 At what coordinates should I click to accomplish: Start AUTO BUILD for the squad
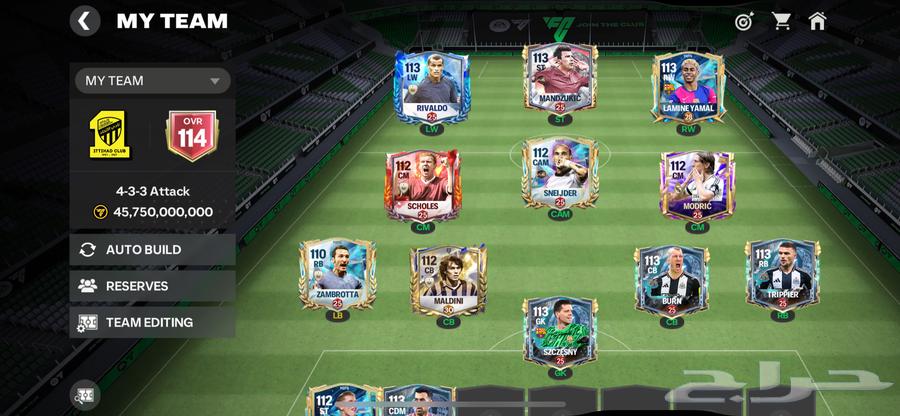tap(152, 249)
